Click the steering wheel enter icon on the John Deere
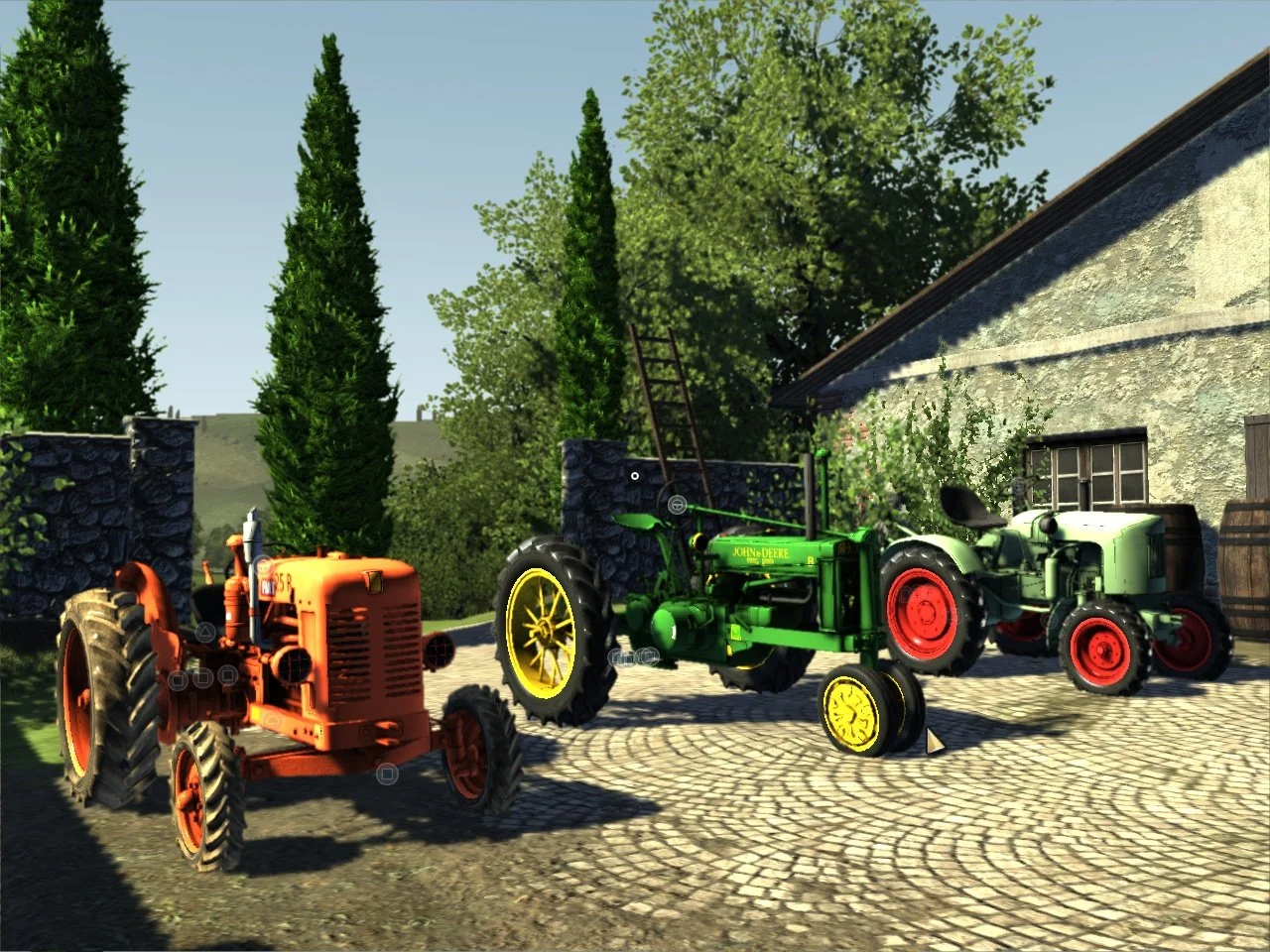Screen dimensions: 1270x952 click(678, 505)
